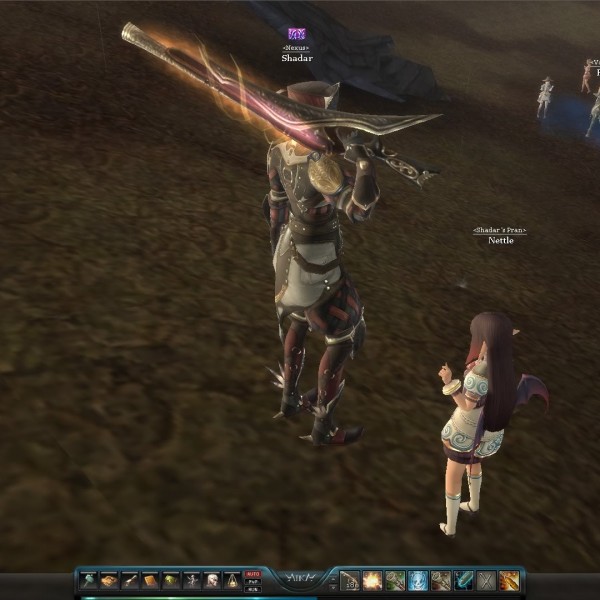Click the orange book stack icon
The height and width of the screenshot is (600, 600).
(x=109, y=580)
